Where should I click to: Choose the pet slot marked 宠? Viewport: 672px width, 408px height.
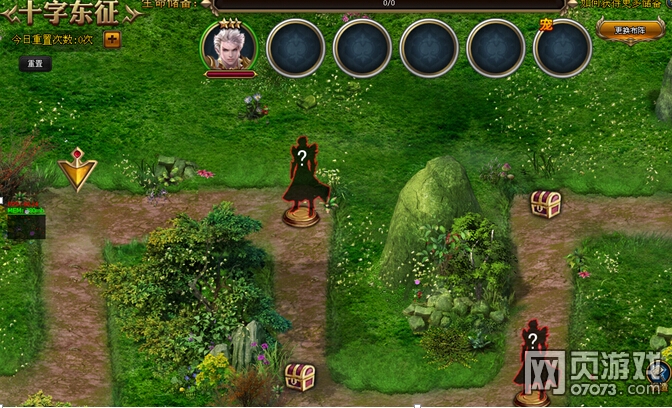(562, 47)
